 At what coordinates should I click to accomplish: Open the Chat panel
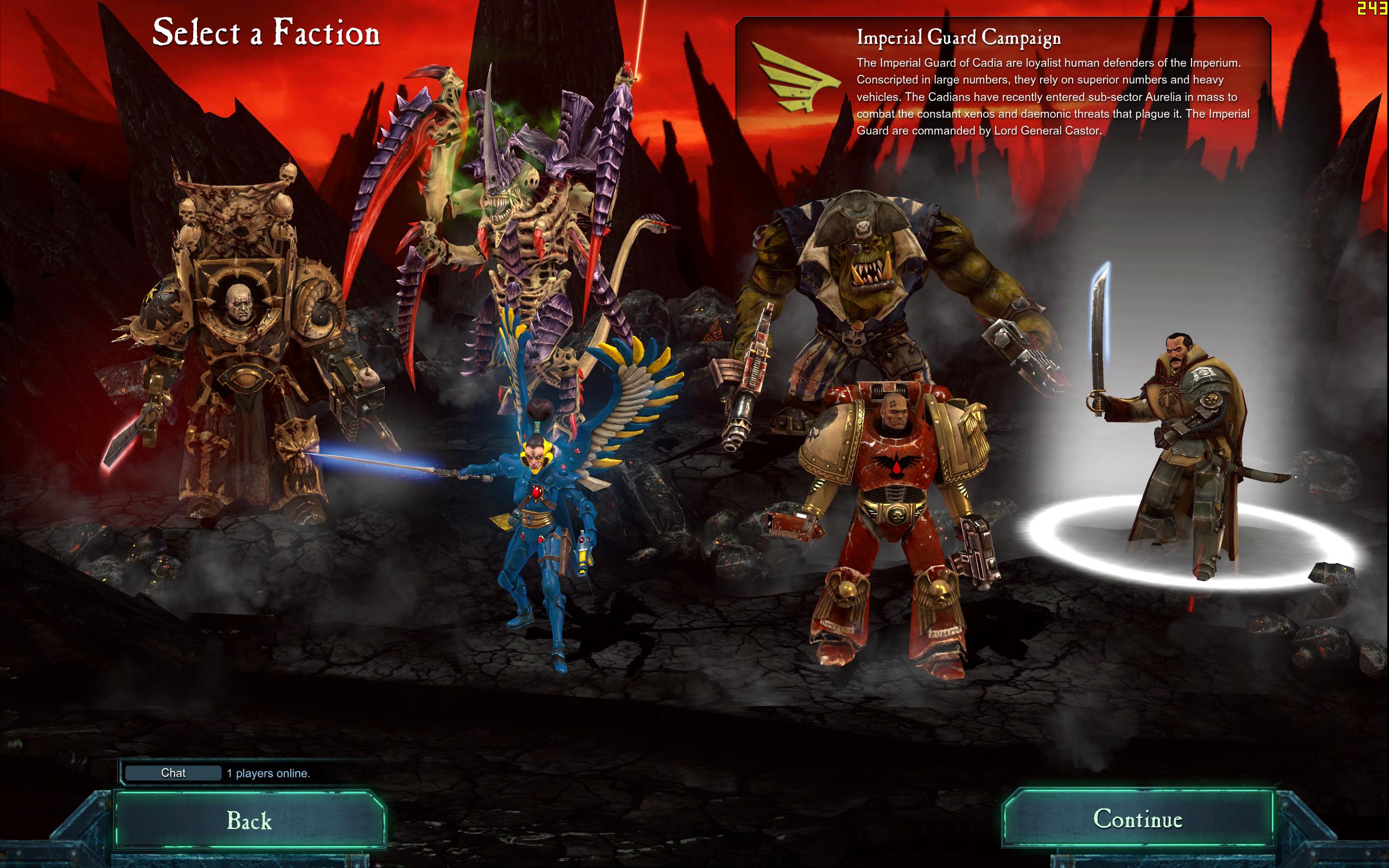point(173,773)
